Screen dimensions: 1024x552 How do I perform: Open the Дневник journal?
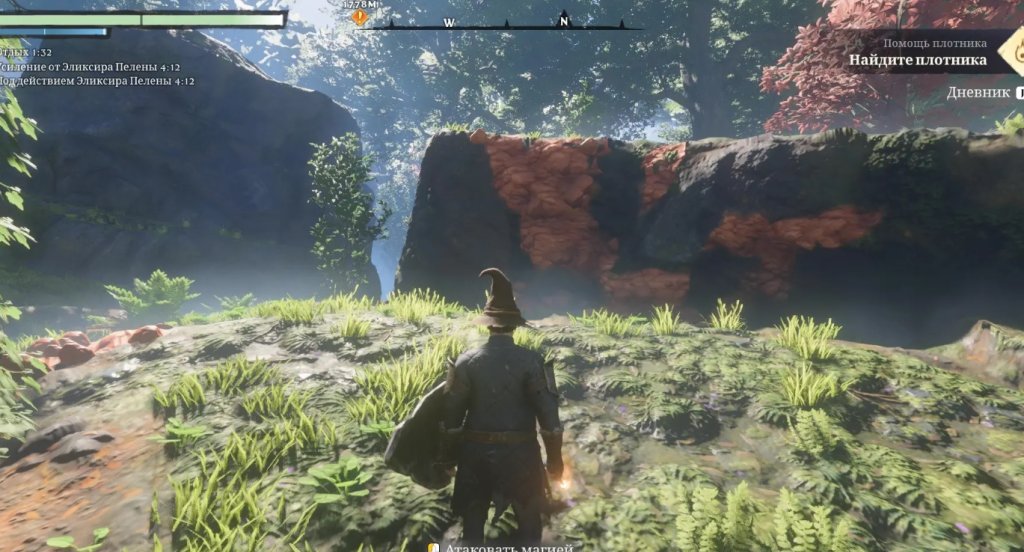979,92
